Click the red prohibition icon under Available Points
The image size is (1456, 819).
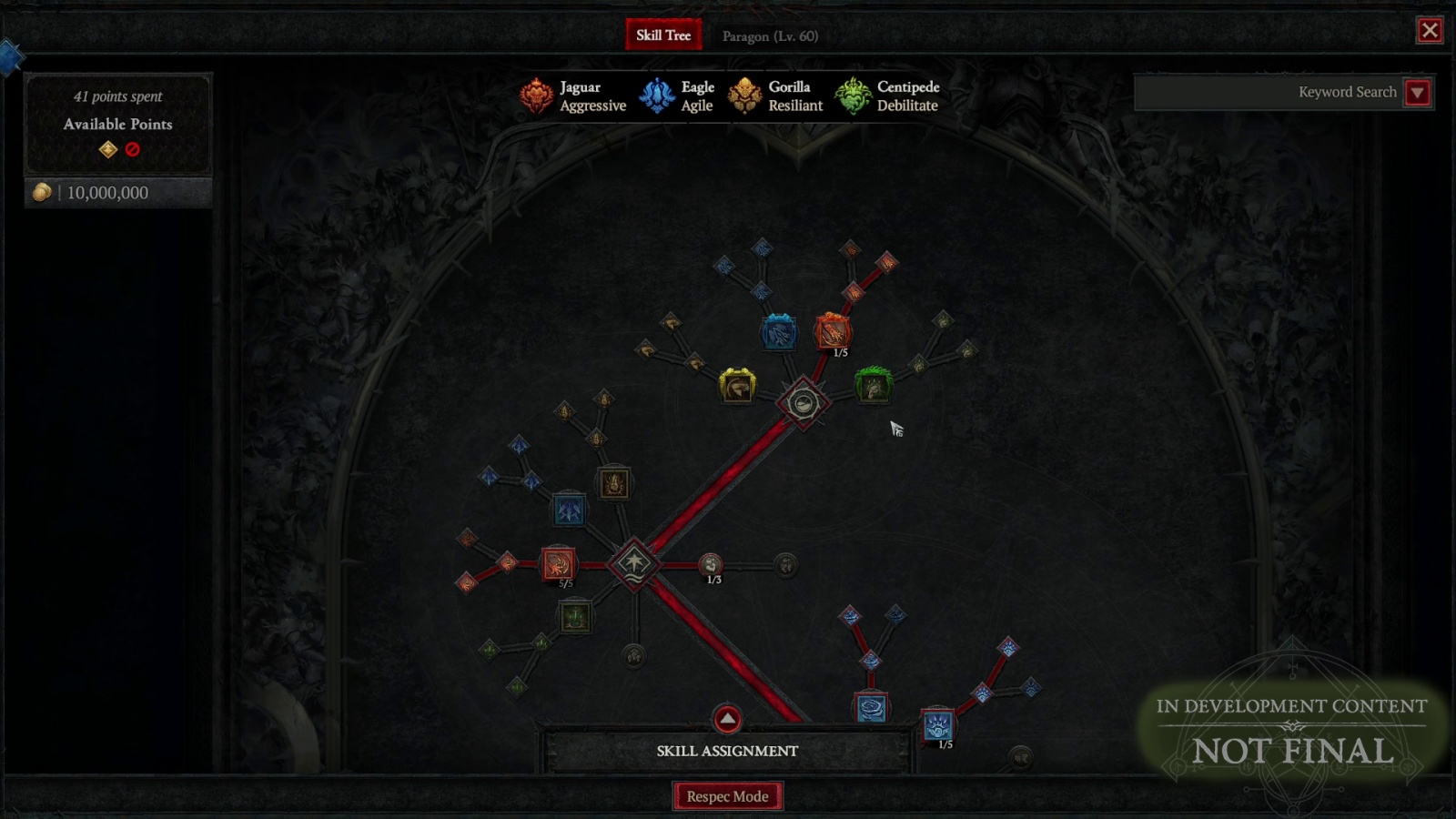133,150
